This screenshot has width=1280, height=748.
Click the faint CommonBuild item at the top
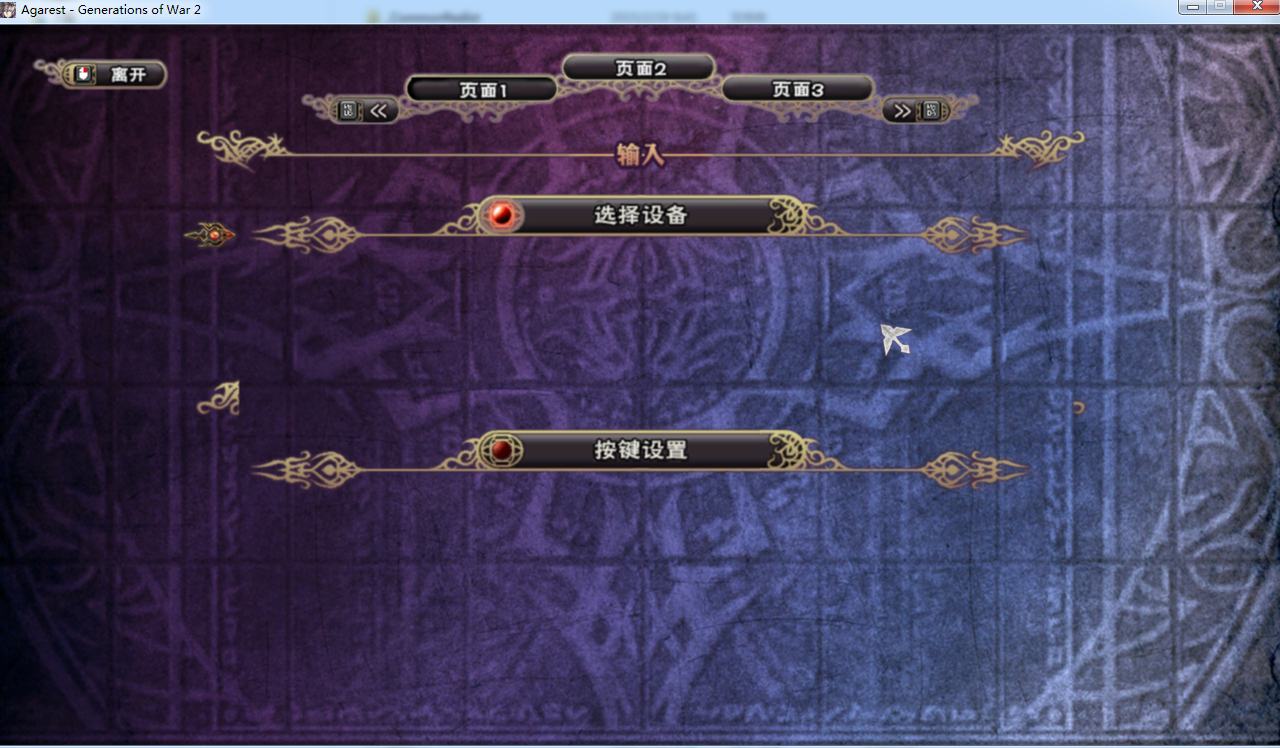[421, 16]
